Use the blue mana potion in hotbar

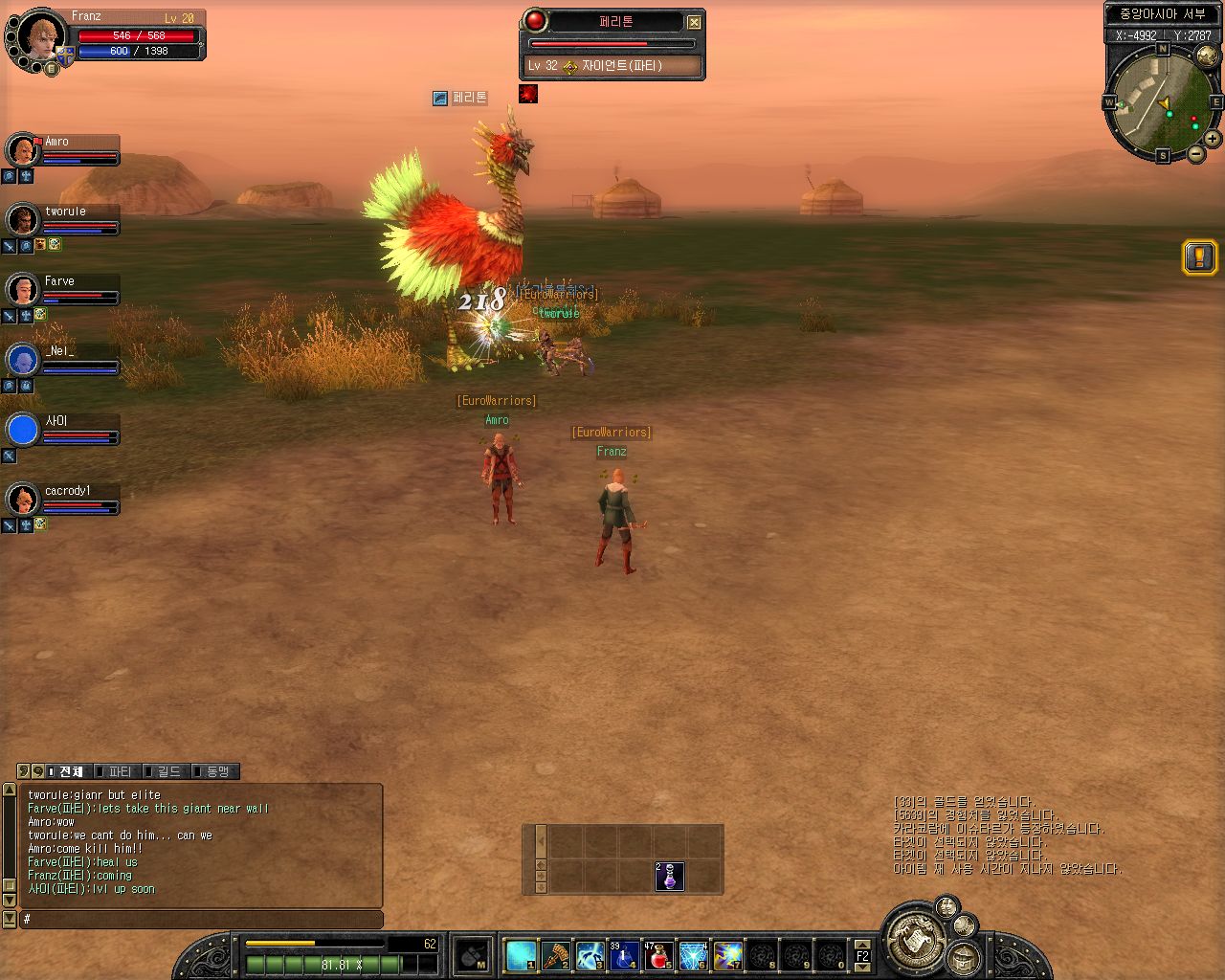point(624,955)
